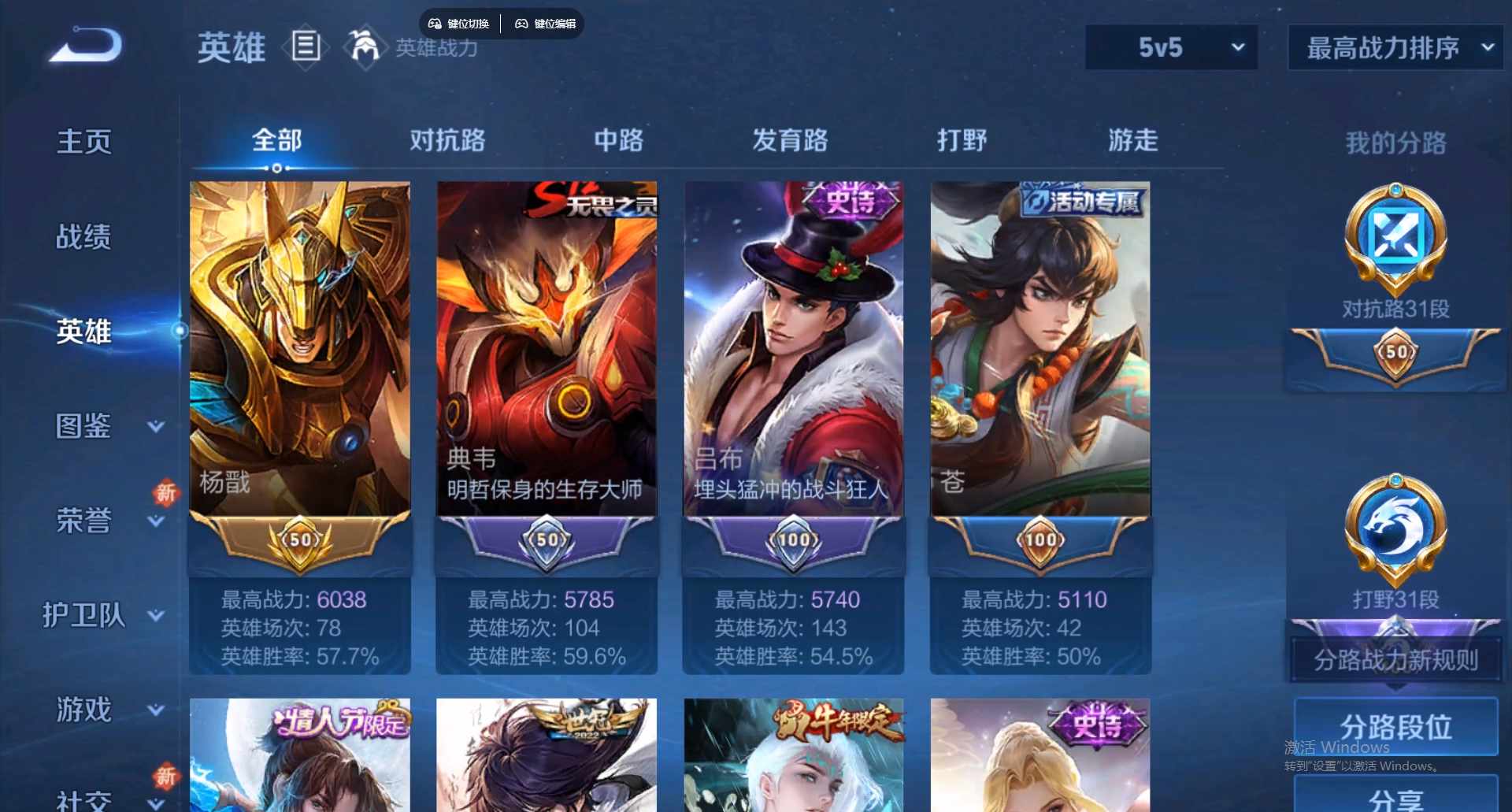1512x812 pixels.
Task: Open 分路战力新规则 rules panel
Action: click(1394, 662)
